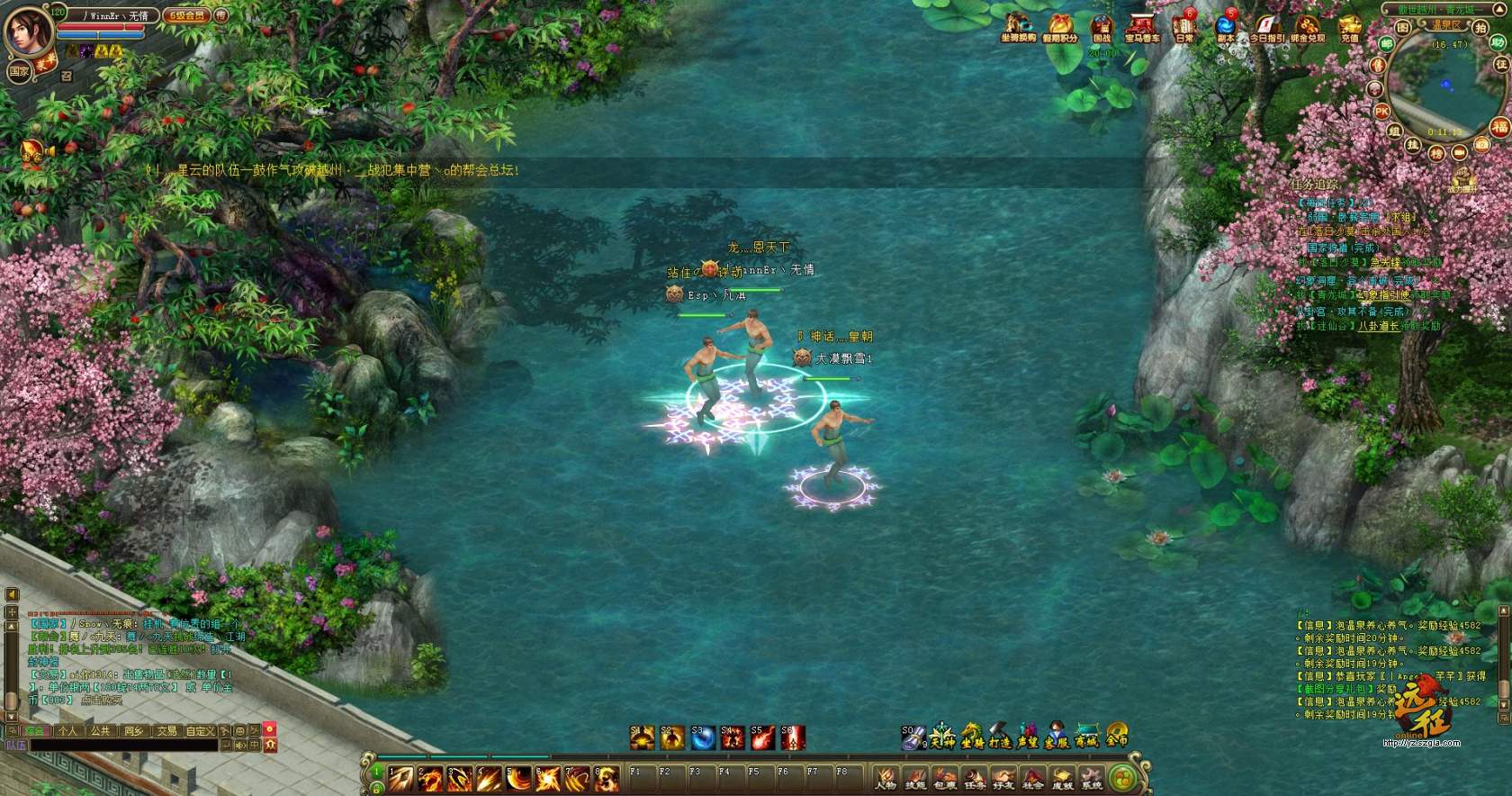Open the 商城 shop icon
This screenshot has height=796, width=1512.
(x=1086, y=737)
